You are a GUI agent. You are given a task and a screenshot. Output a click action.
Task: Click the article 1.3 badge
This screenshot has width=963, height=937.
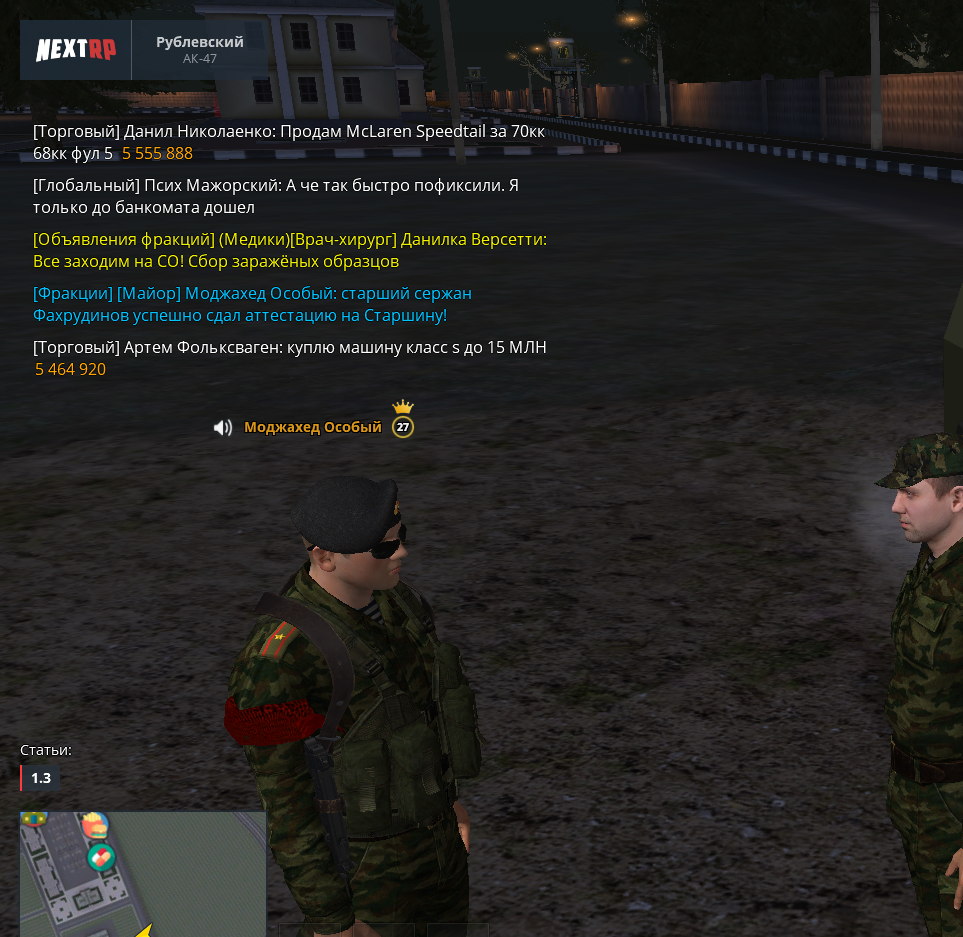(40, 778)
